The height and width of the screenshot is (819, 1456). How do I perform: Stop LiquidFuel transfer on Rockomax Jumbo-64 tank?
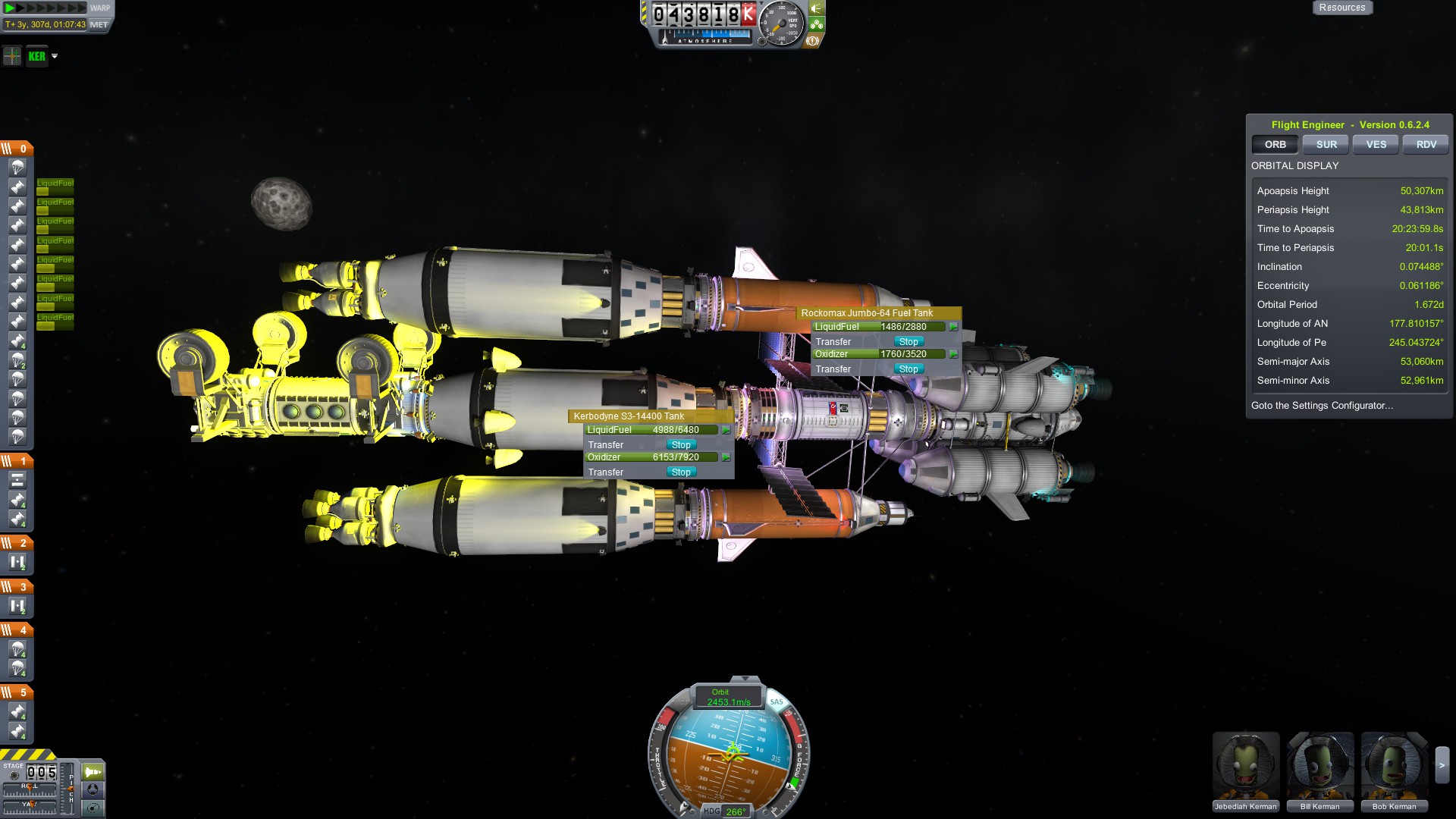click(x=908, y=342)
